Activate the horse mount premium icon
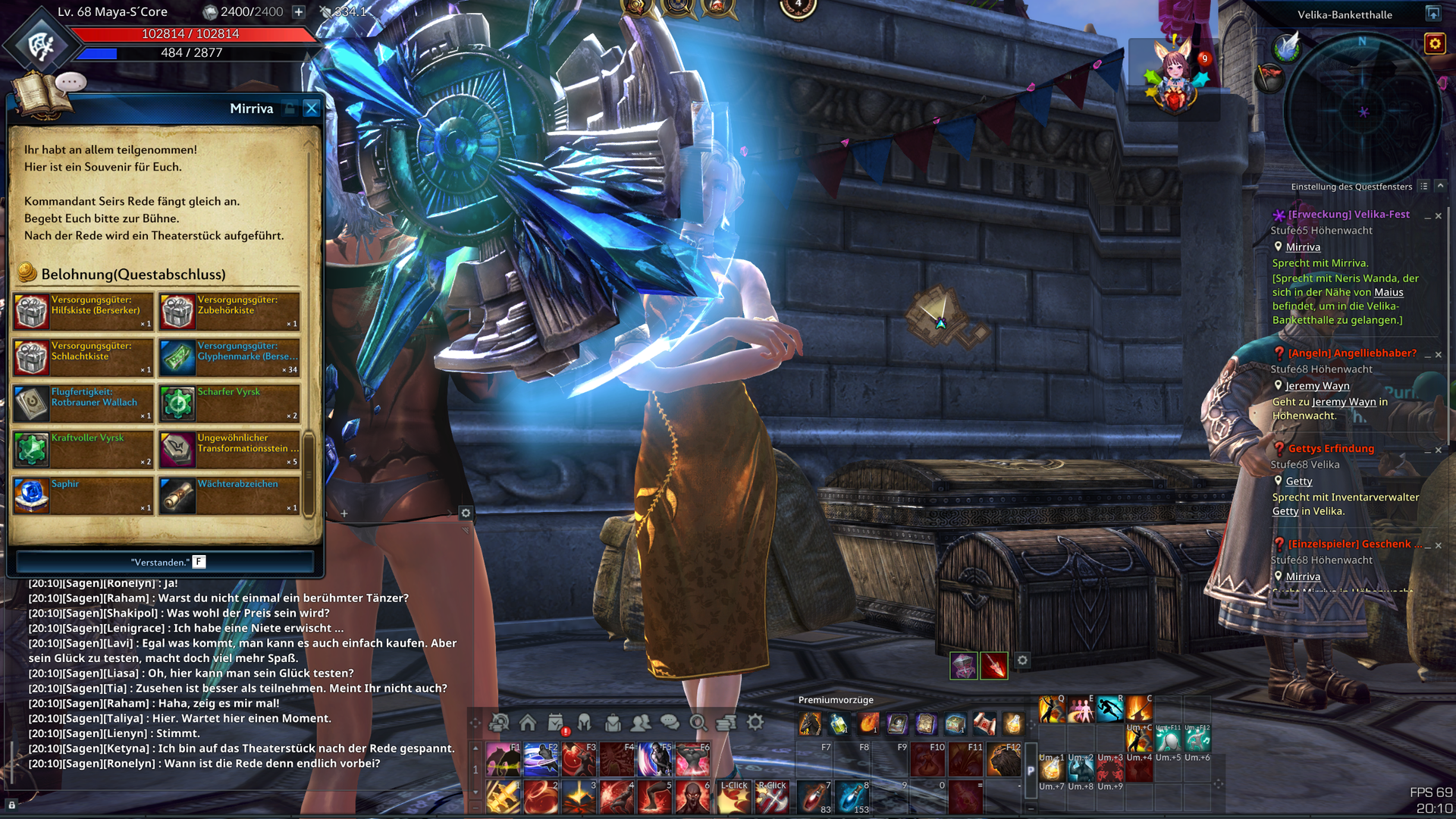 click(809, 724)
